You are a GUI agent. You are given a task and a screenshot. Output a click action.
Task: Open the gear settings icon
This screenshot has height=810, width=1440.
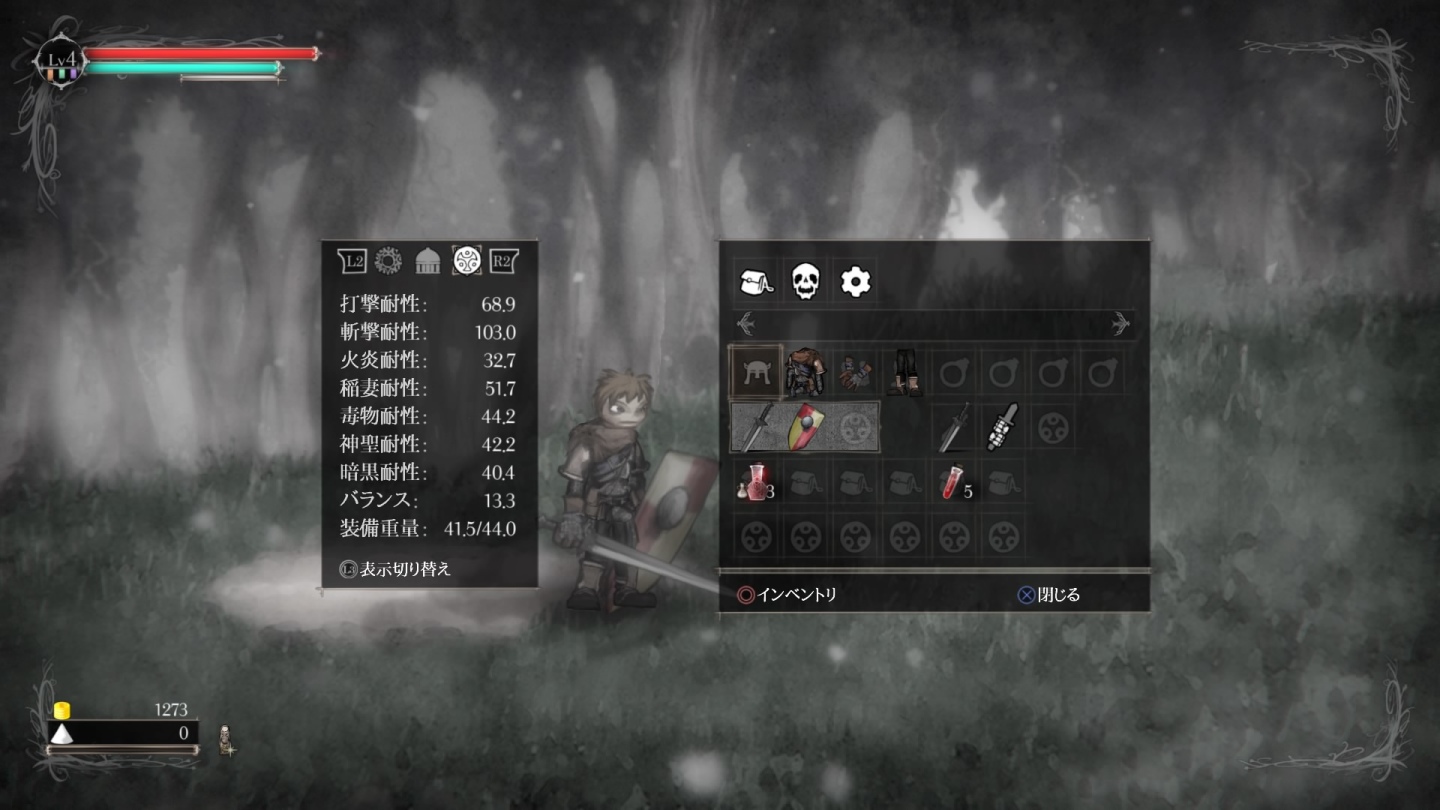coord(857,281)
